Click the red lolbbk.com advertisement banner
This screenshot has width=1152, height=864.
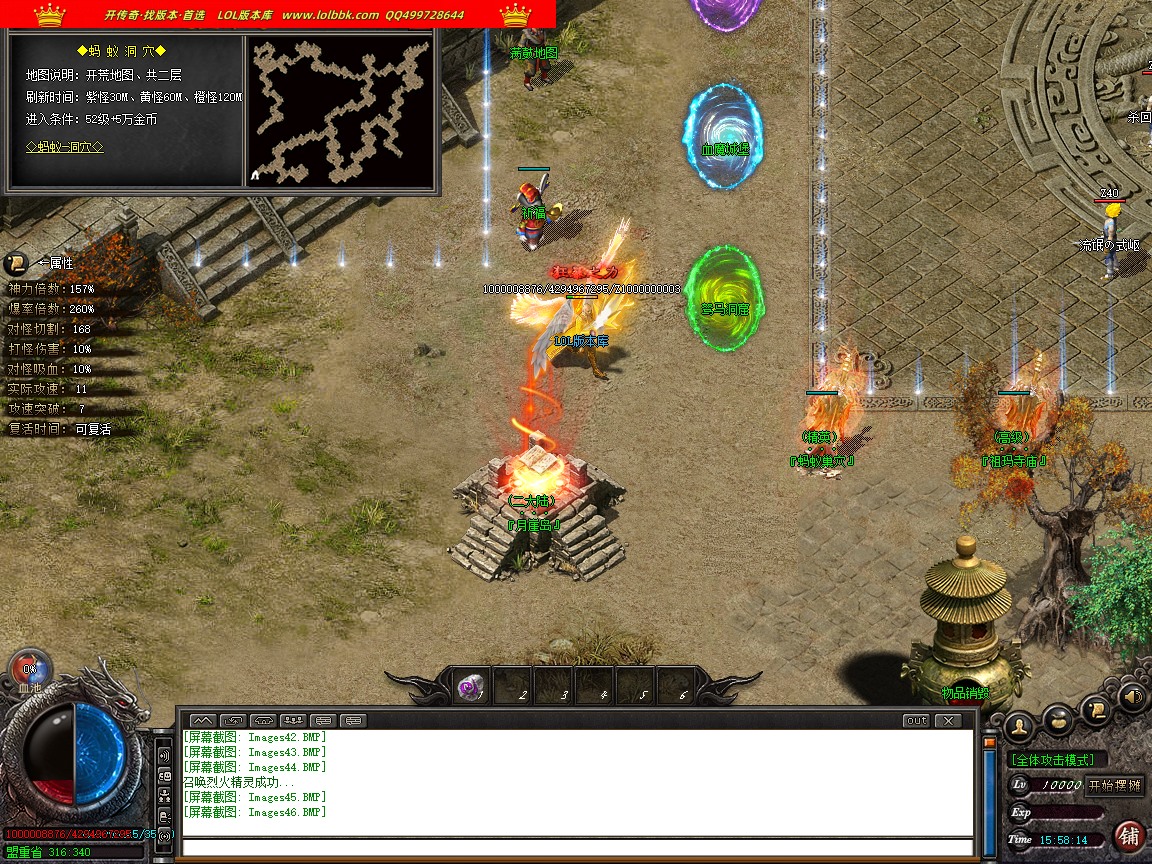pos(278,14)
